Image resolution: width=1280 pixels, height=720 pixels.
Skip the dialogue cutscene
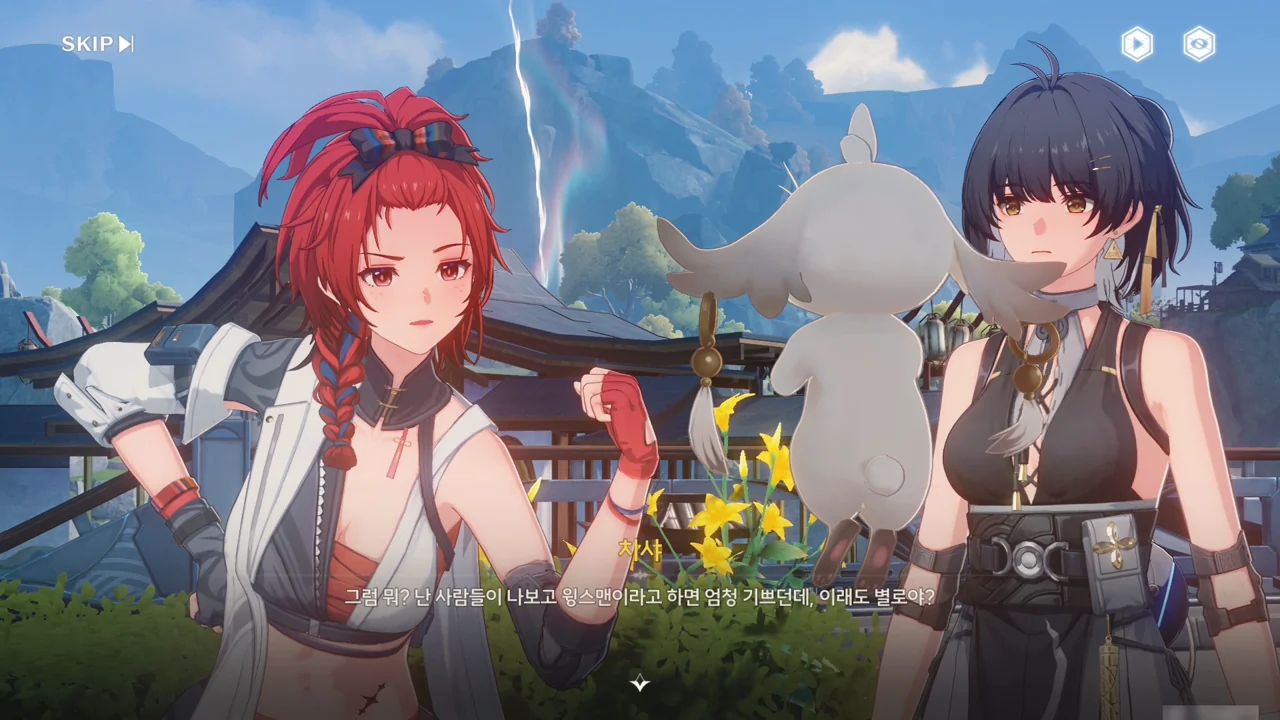click(x=97, y=44)
